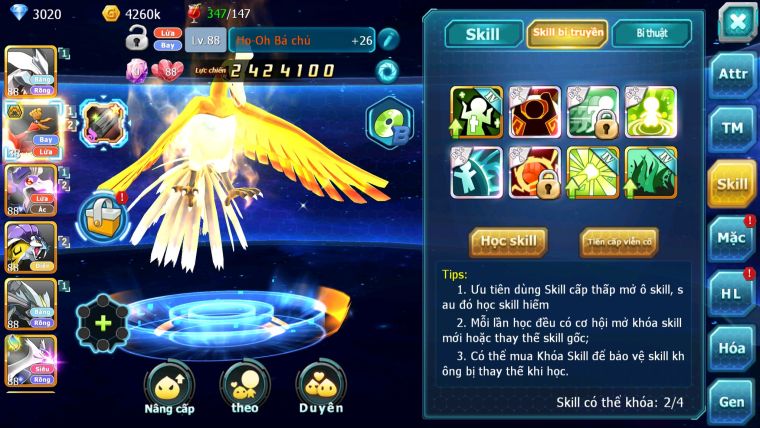The width and height of the screenshot is (760, 428).
Task: Switch to the Skill tab at the panel top
Action: [483, 34]
